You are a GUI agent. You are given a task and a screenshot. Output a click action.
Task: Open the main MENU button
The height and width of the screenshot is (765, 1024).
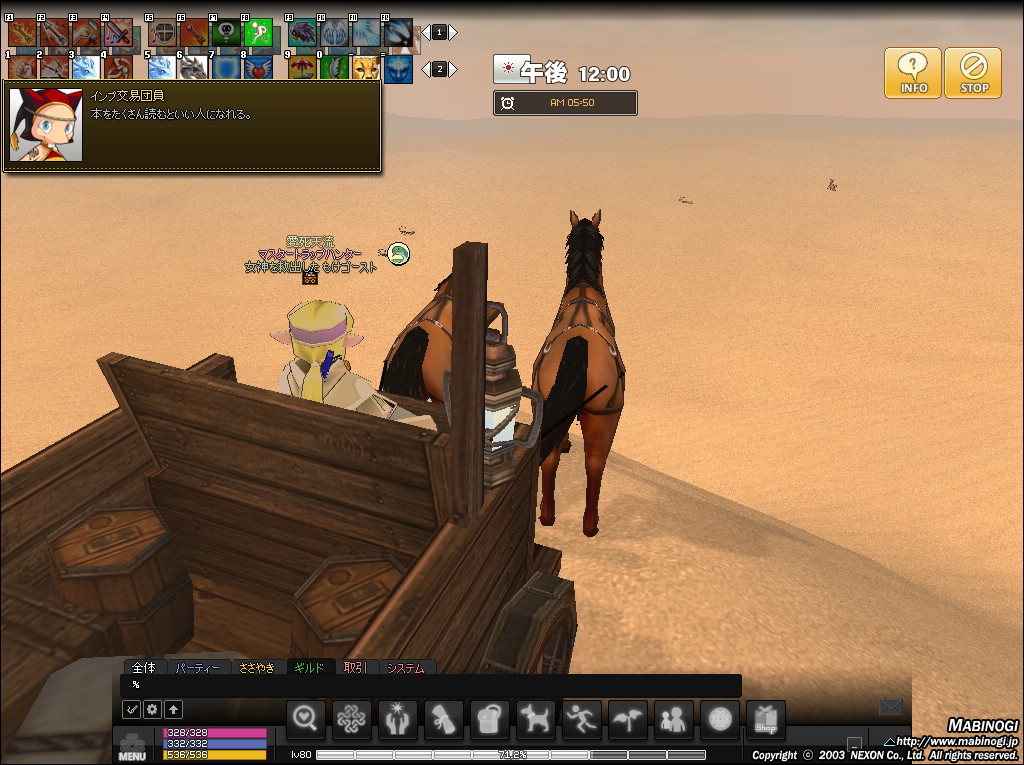pos(132,747)
